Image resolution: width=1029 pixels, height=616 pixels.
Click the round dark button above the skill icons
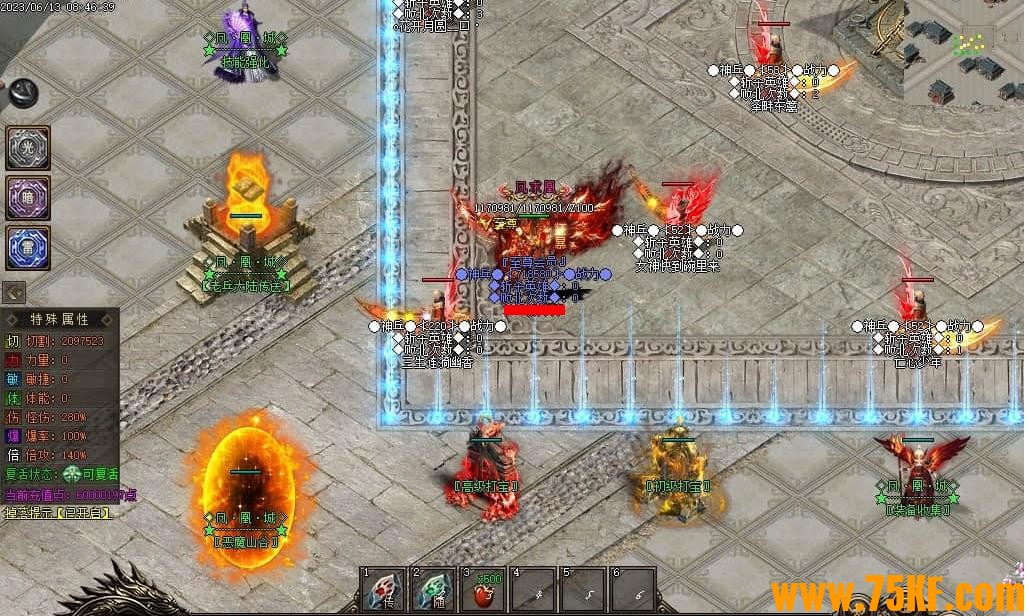pyautogui.click(x=20, y=93)
